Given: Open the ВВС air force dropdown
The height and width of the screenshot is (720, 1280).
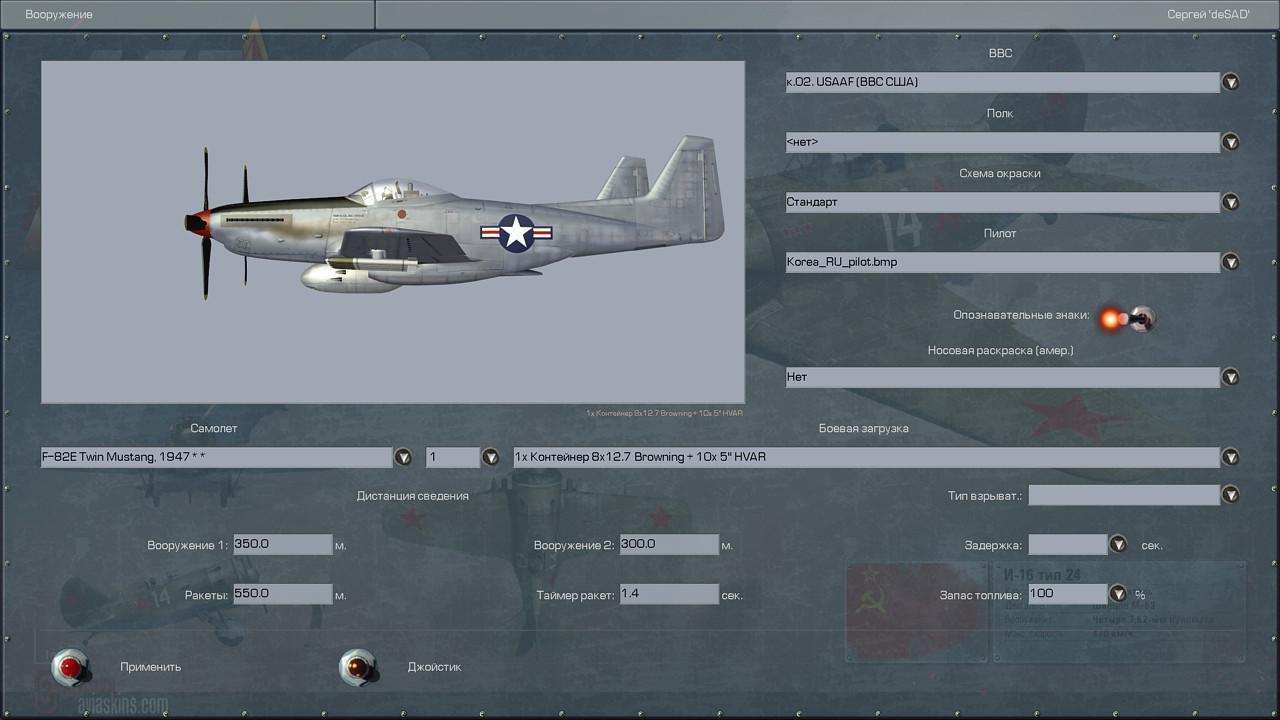Looking at the screenshot, I should tap(1230, 82).
